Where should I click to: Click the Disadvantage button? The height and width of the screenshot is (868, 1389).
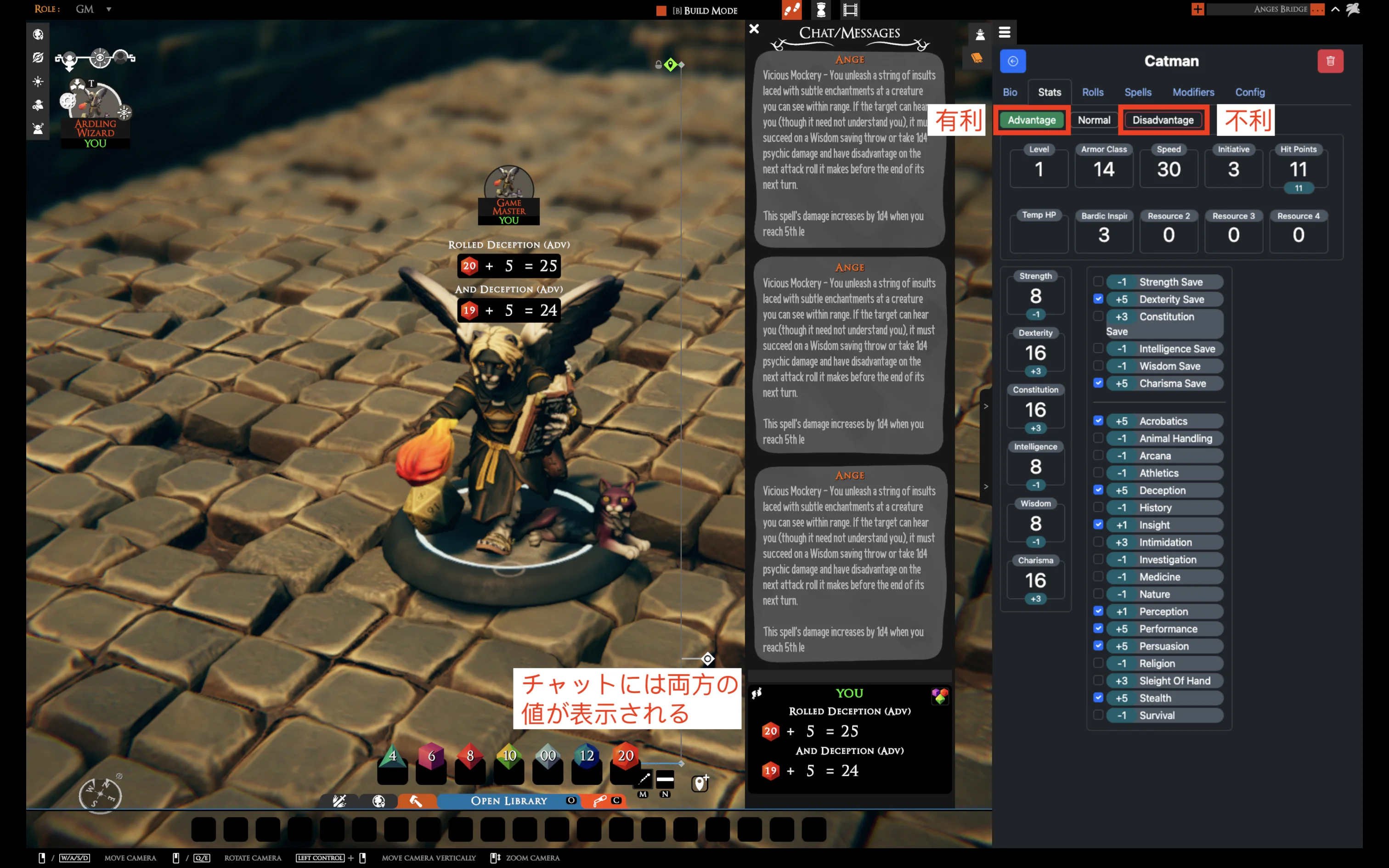1163,120
